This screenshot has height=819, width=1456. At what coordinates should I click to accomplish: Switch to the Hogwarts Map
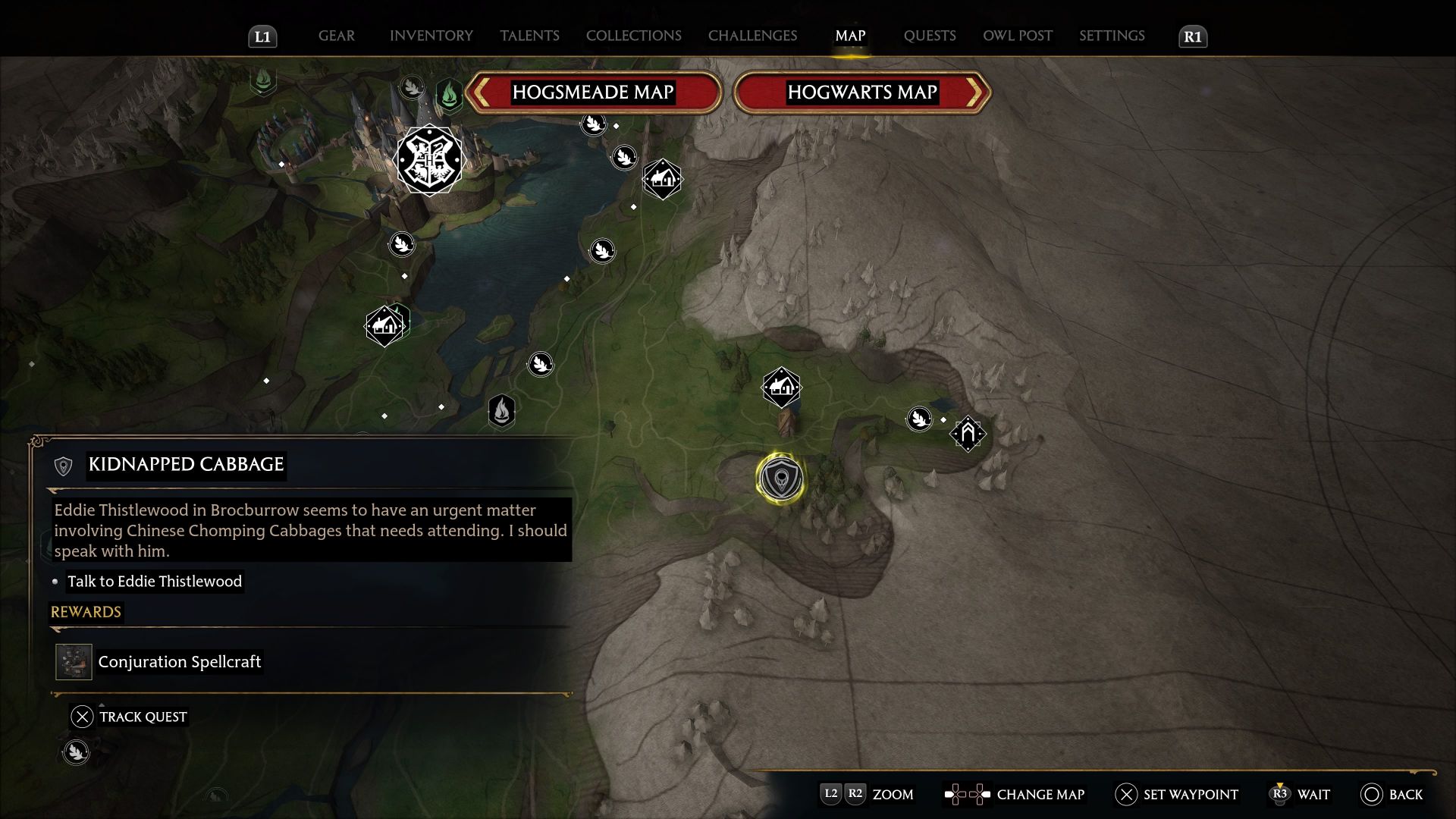(x=862, y=93)
